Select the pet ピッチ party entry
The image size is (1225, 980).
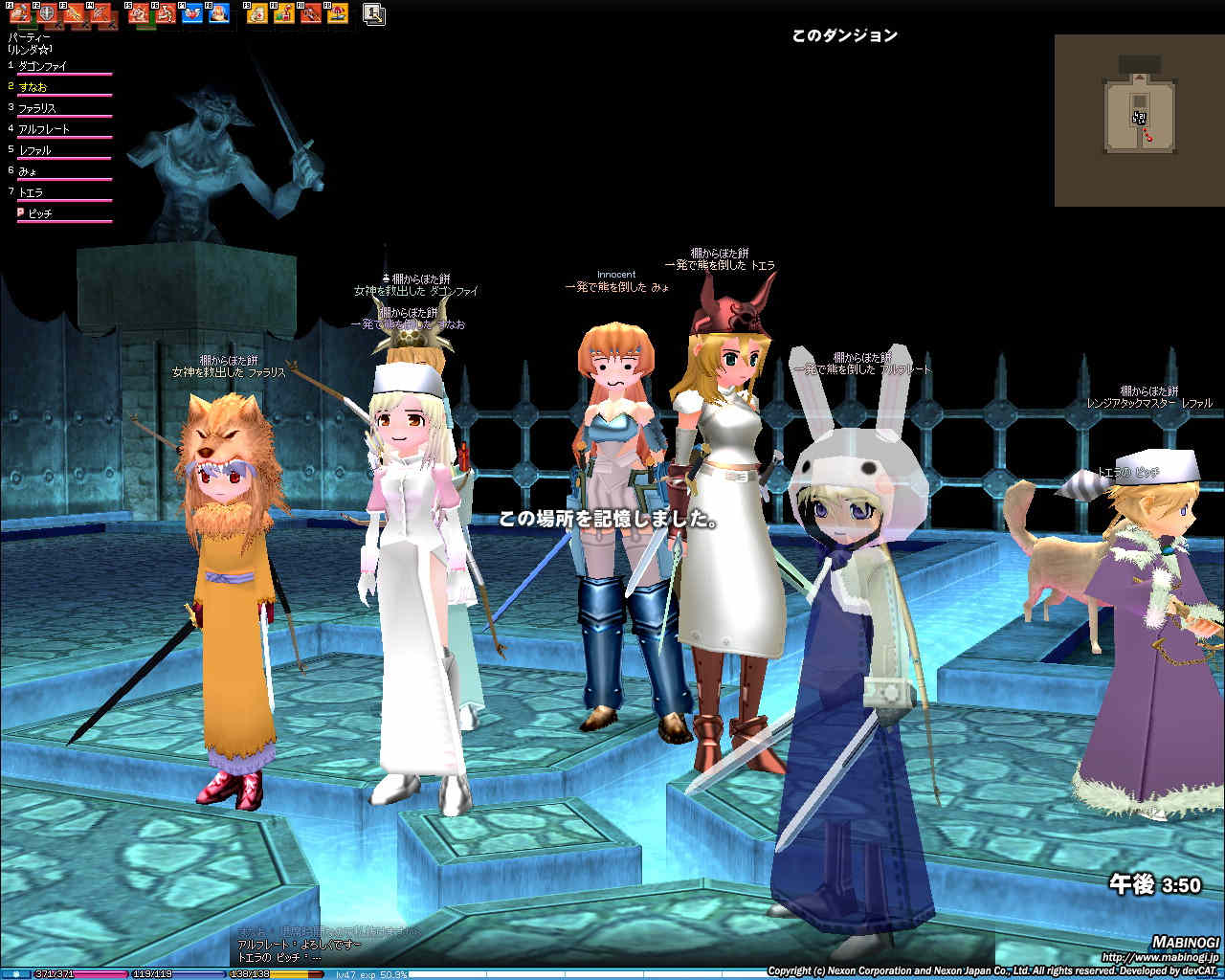pos(39,213)
